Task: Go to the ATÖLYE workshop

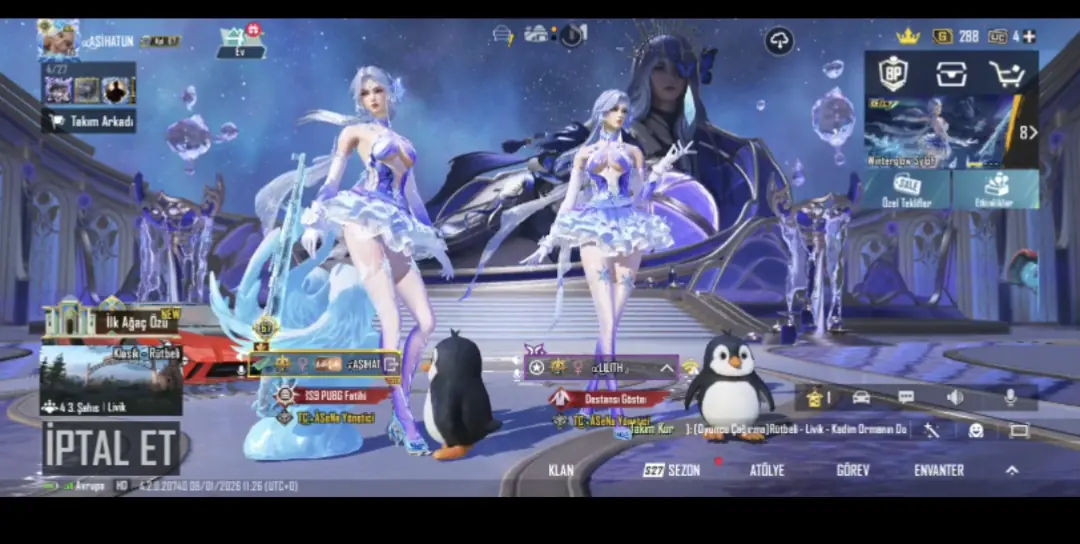Action: pos(767,470)
